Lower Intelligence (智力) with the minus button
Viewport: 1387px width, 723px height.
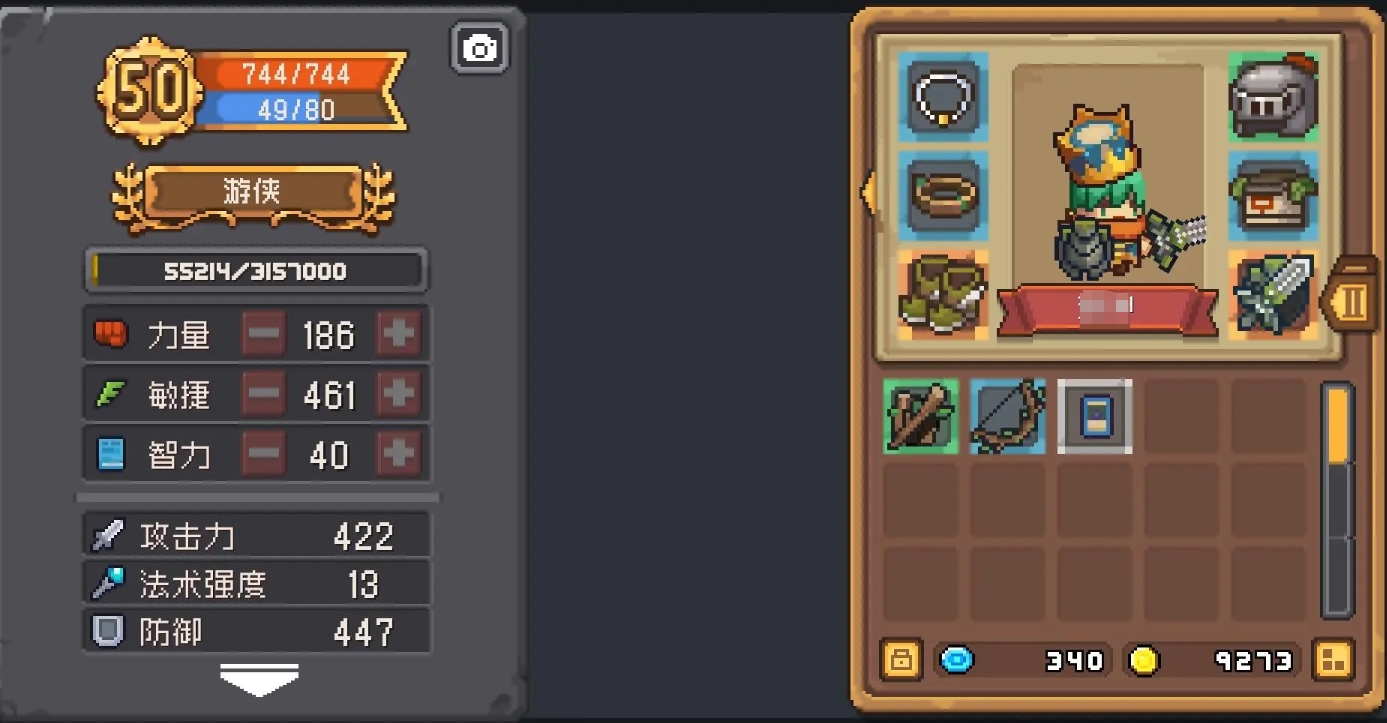[x=264, y=455]
